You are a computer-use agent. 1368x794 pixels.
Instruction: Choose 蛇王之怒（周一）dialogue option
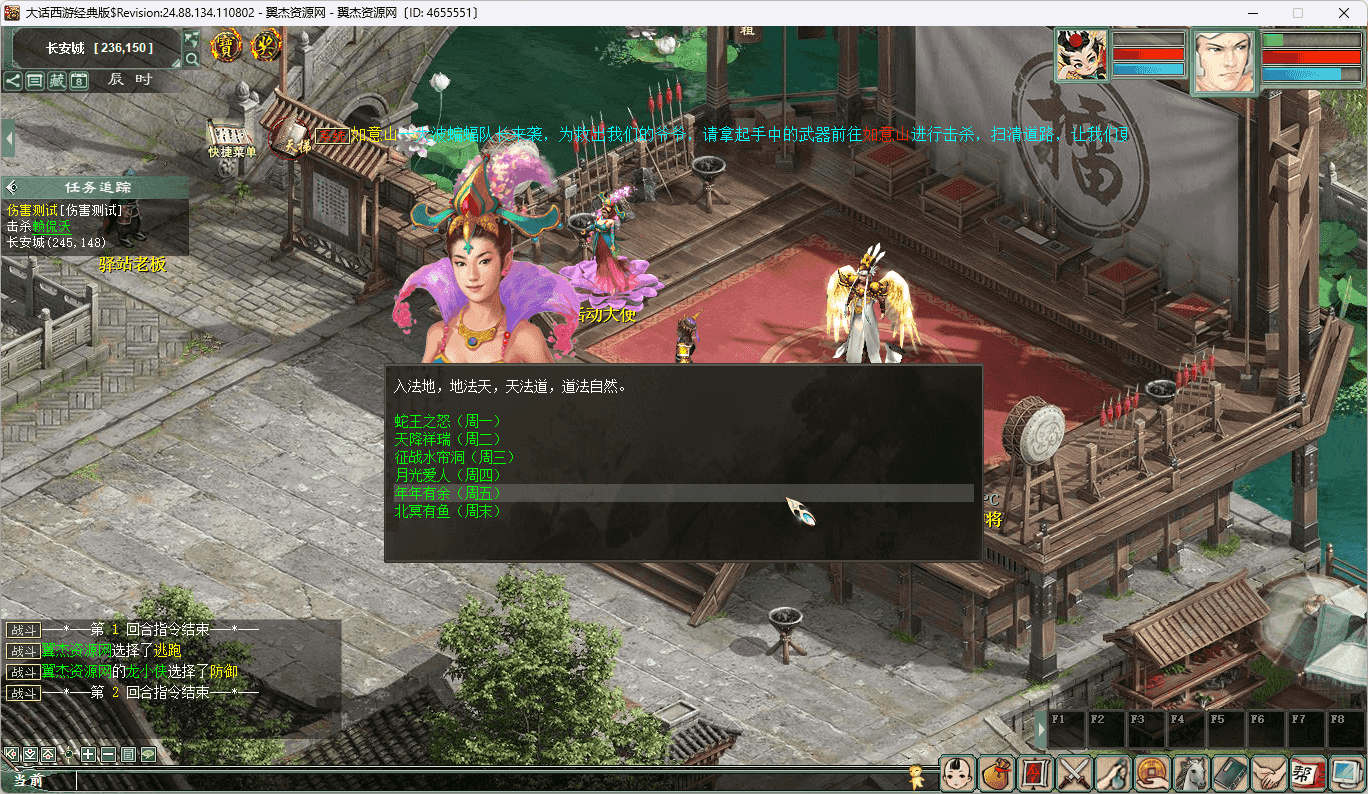click(x=448, y=421)
